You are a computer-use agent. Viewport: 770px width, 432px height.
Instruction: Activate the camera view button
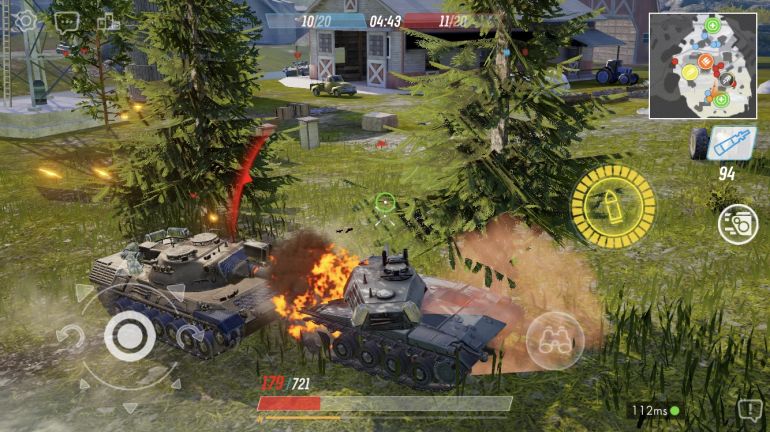pos(738,223)
